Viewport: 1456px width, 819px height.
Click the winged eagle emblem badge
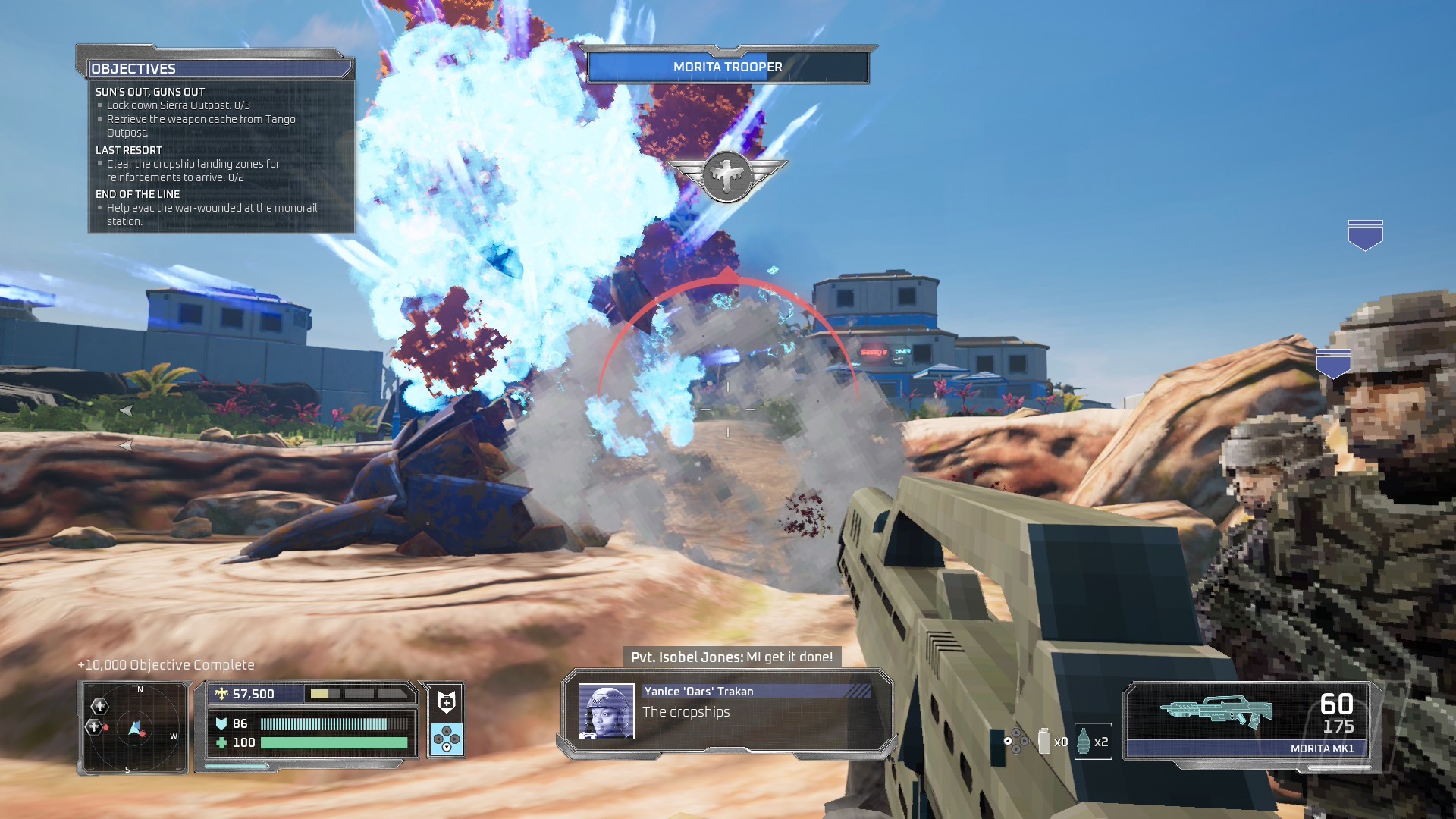tap(727, 175)
